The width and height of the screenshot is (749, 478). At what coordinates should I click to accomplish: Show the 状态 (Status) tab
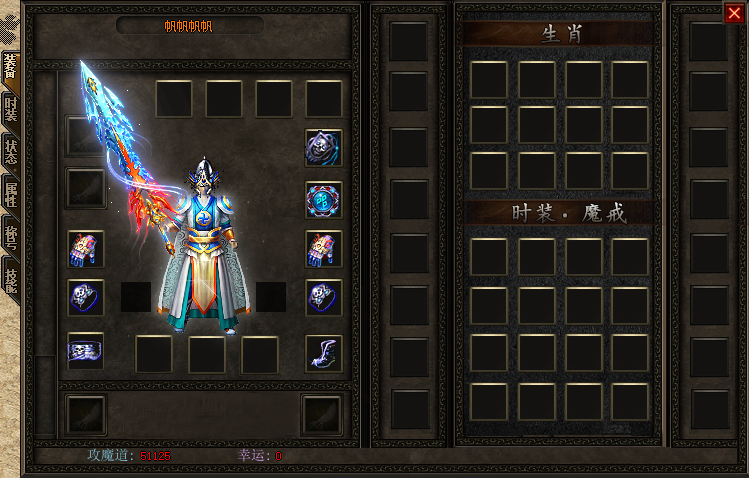point(10,152)
